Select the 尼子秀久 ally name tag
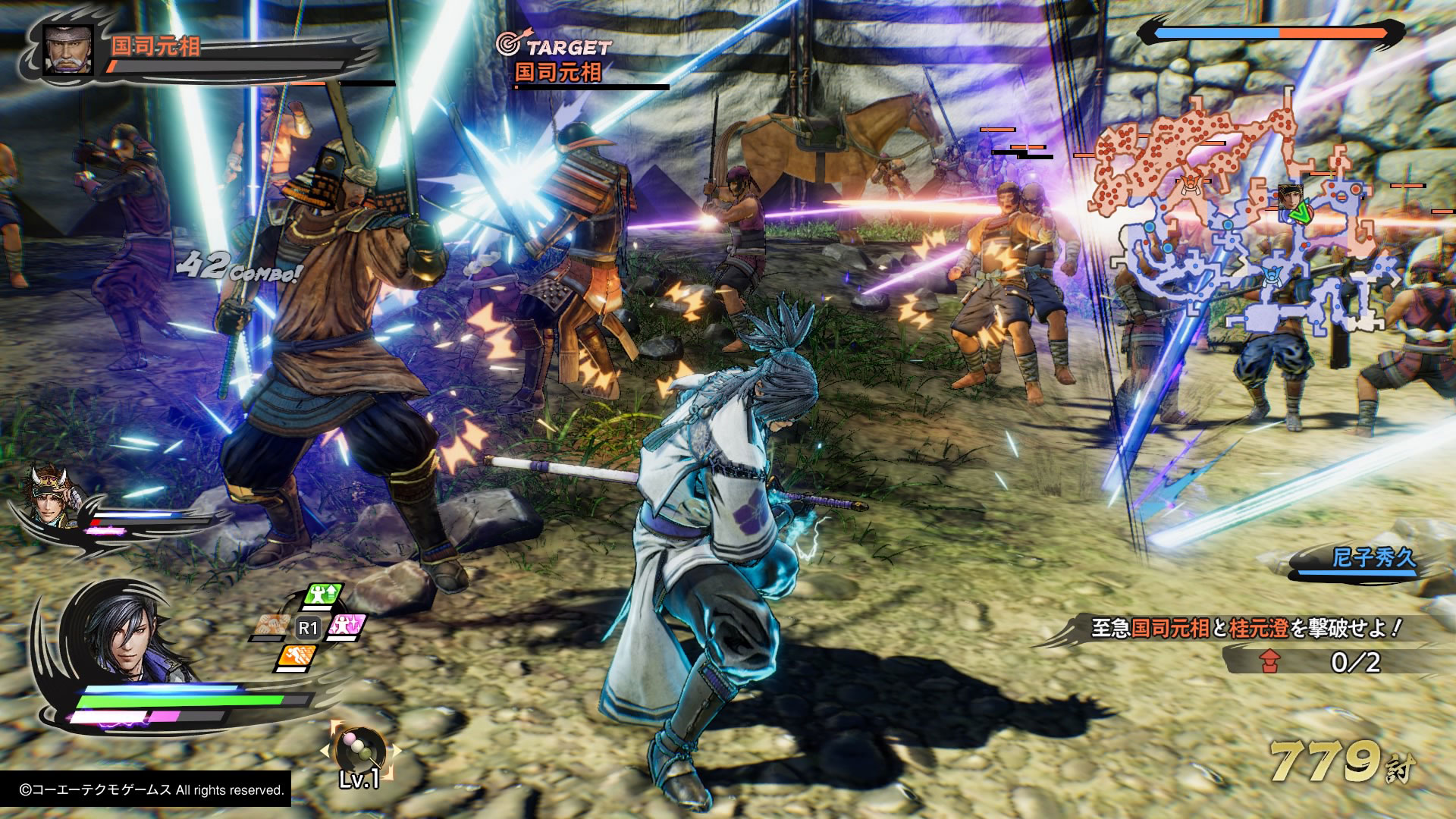 pyautogui.click(x=1373, y=559)
